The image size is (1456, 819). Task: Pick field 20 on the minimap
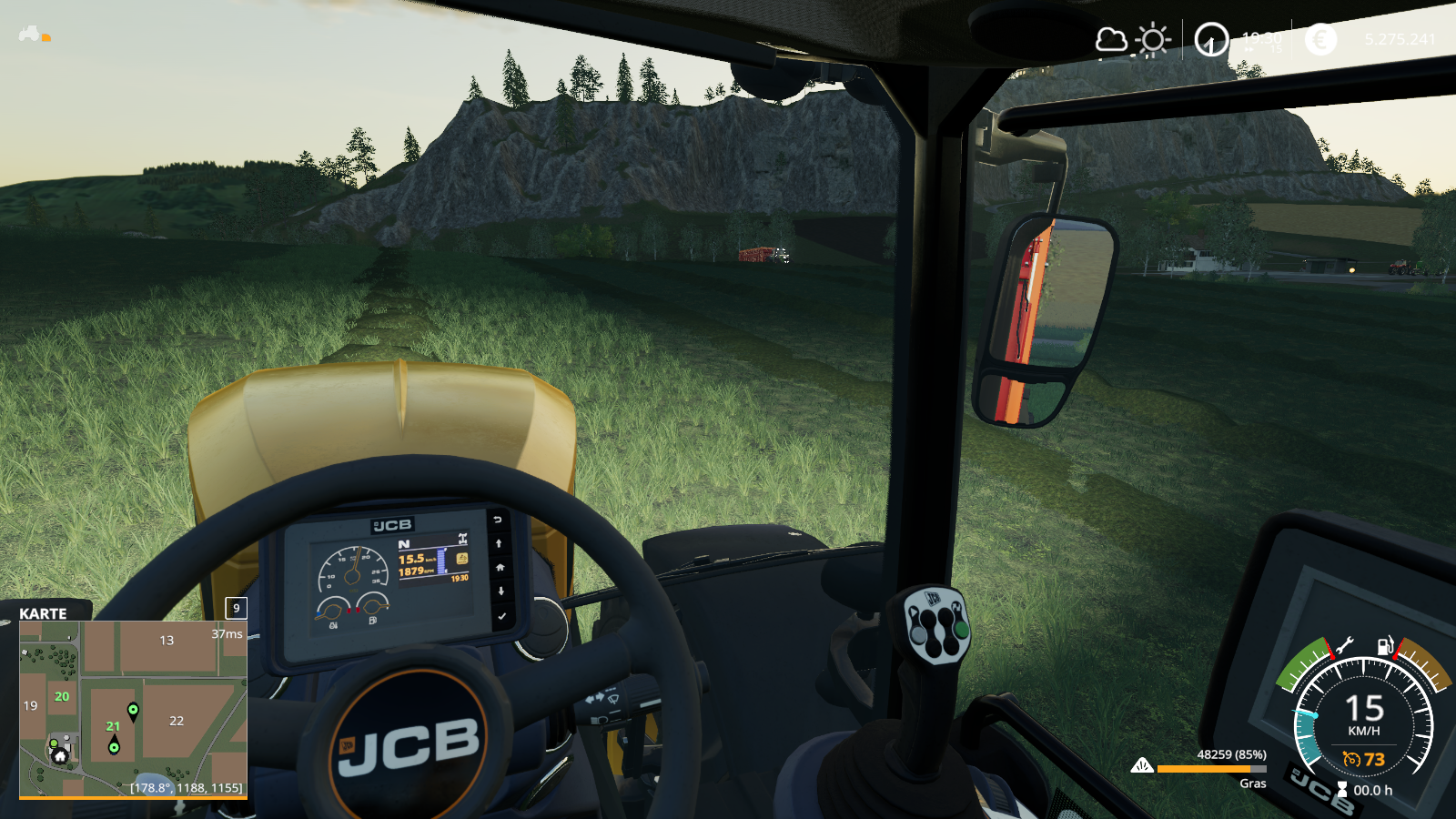62,696
